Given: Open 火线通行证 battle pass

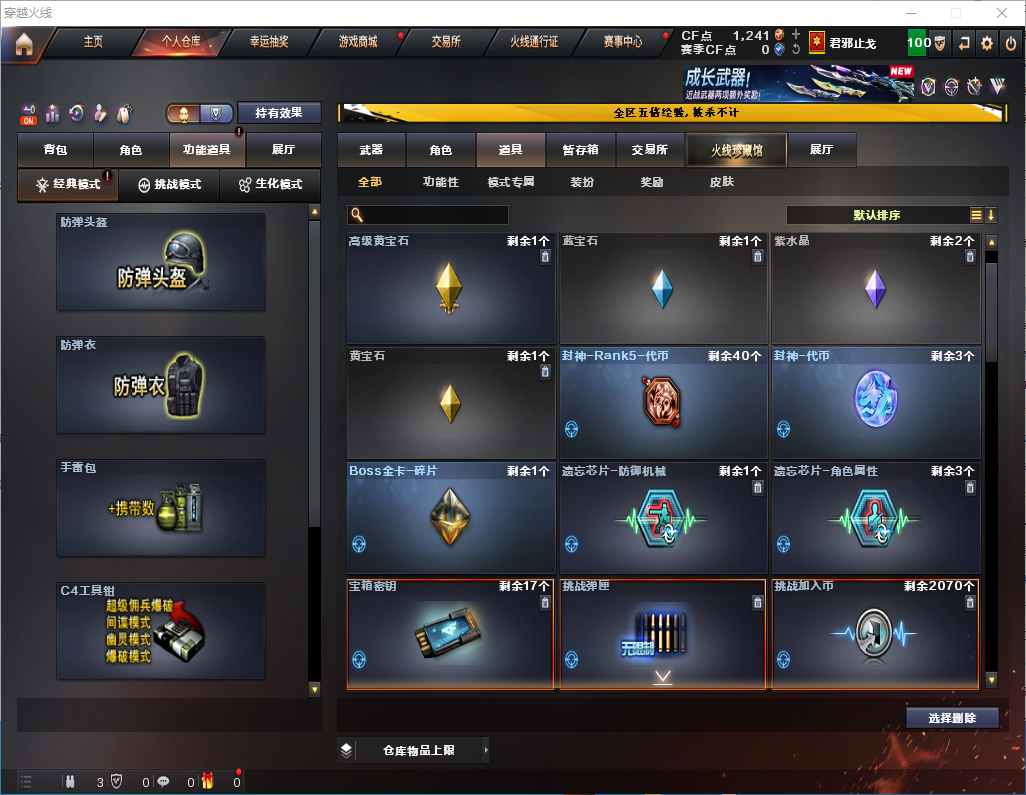Looking at the screenshot, I should tap(534, 42).
